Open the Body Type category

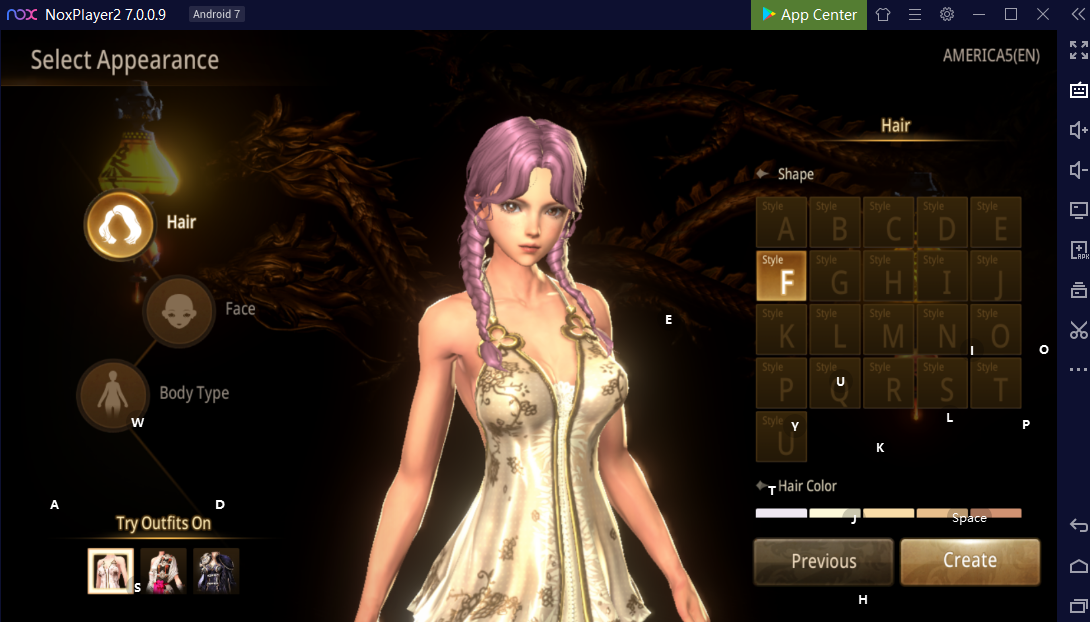pos(112,394)
